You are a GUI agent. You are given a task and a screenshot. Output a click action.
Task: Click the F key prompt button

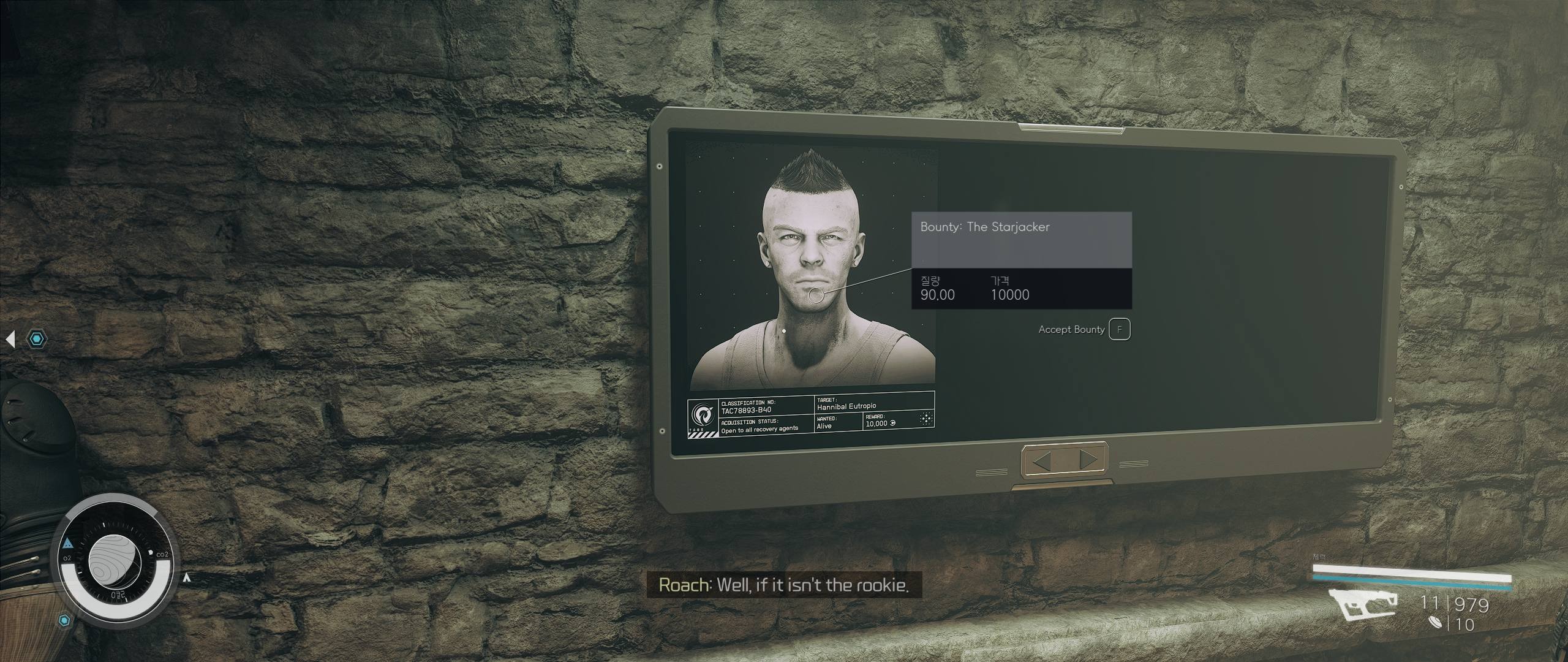click(x=1119, y=329)
